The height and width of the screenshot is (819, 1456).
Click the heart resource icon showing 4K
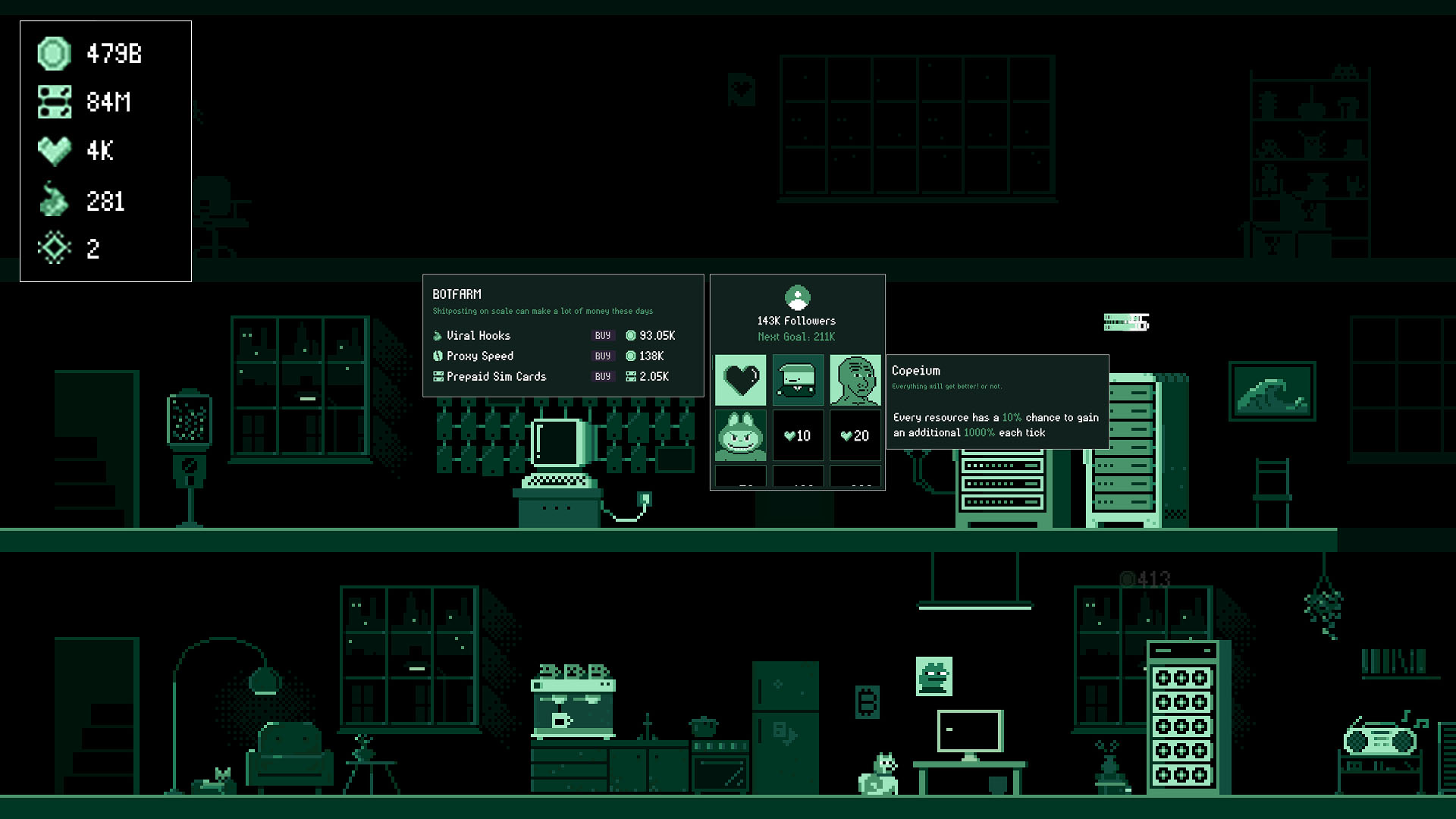tap(53, 151)
